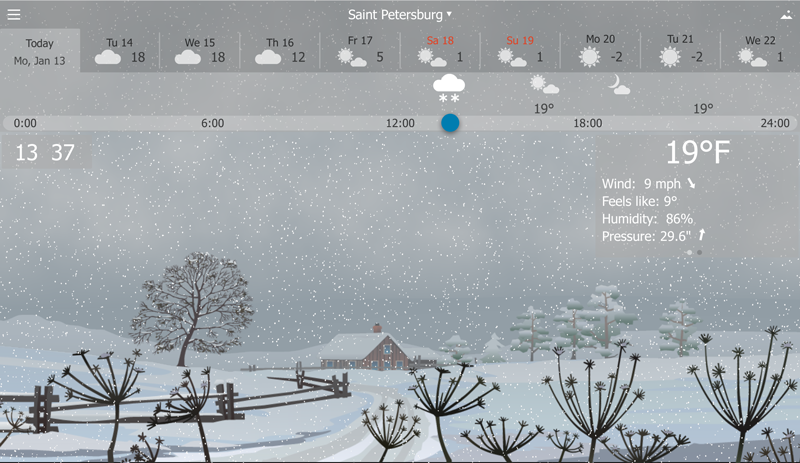
Task: Click the landscape icon in top-right corner
Action: pos(786,15)
